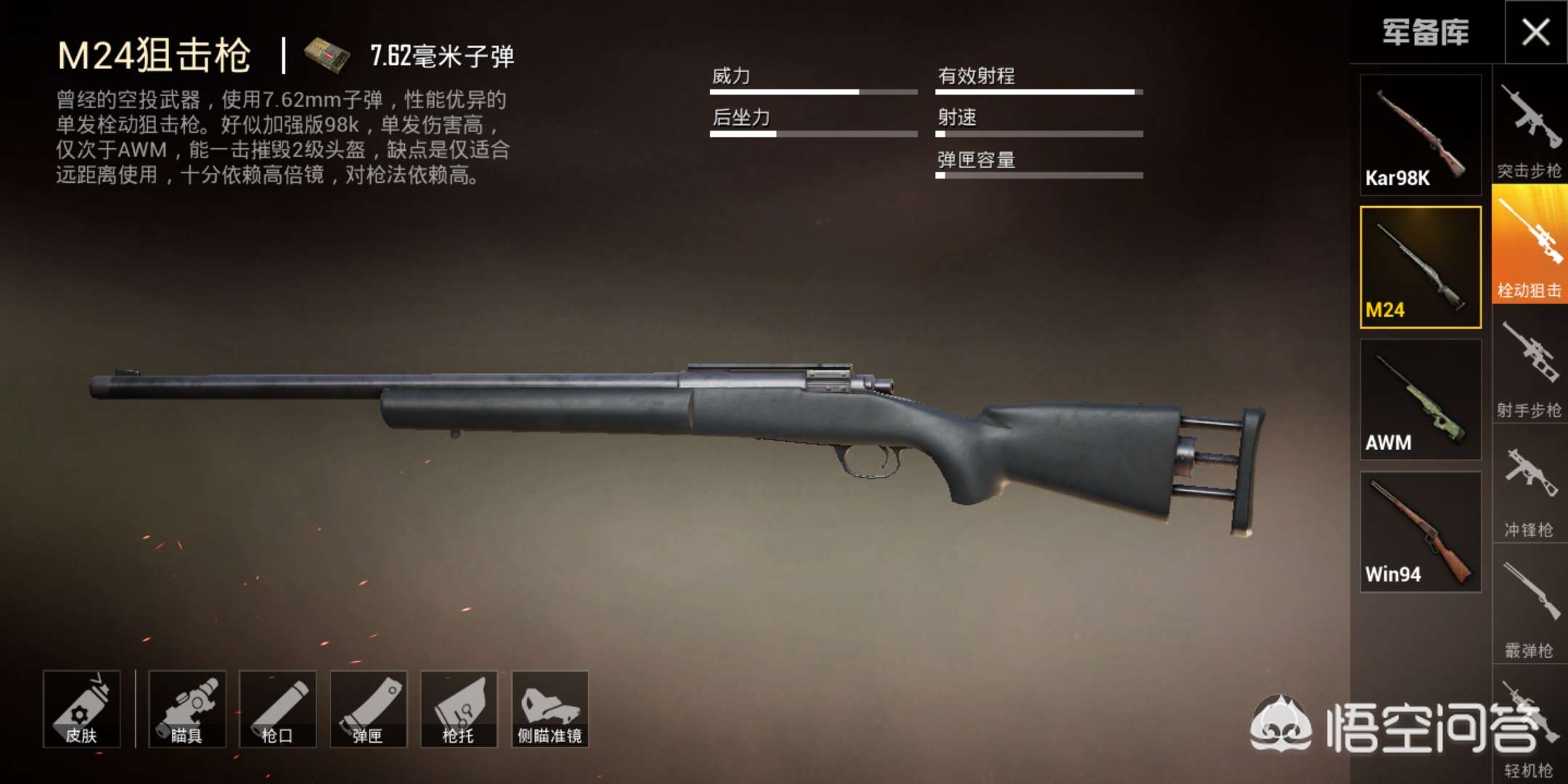Image resolution: width=1568 pixels, height=784 pixels.
Task: Select the Win94 rifle tile
Action: click(1420, 532)
